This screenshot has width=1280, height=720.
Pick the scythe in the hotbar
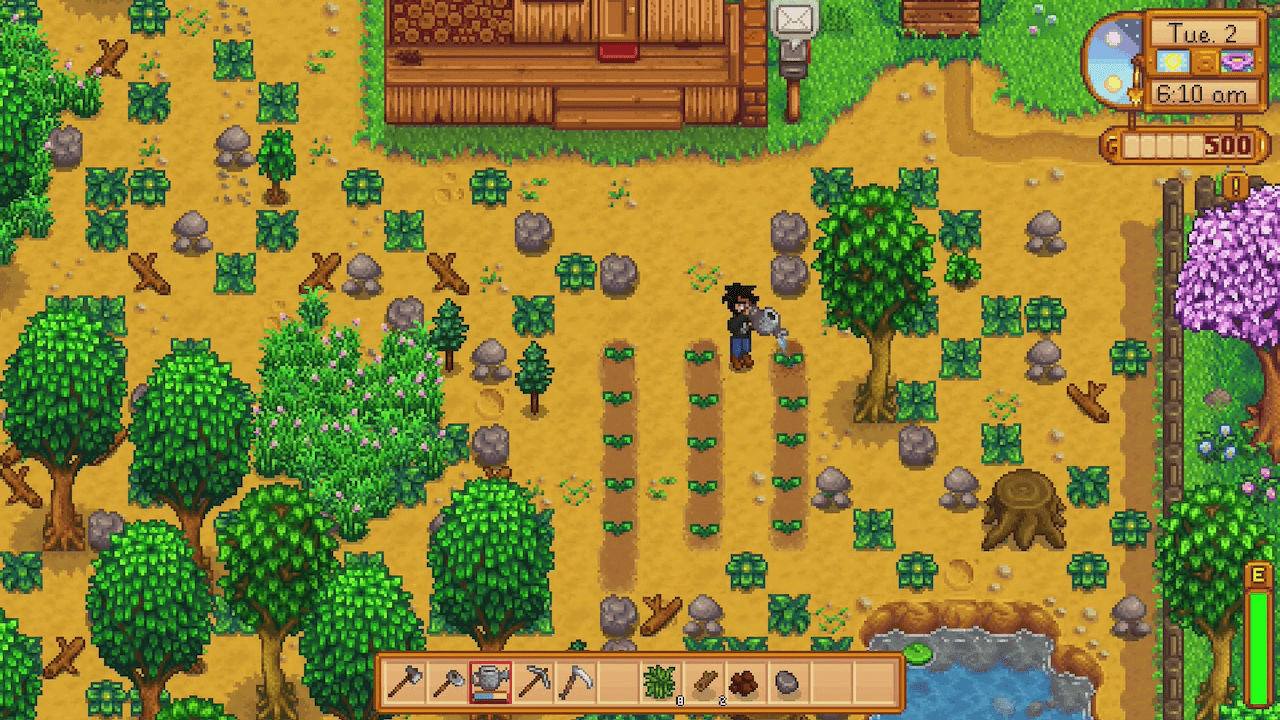(575, 683)
